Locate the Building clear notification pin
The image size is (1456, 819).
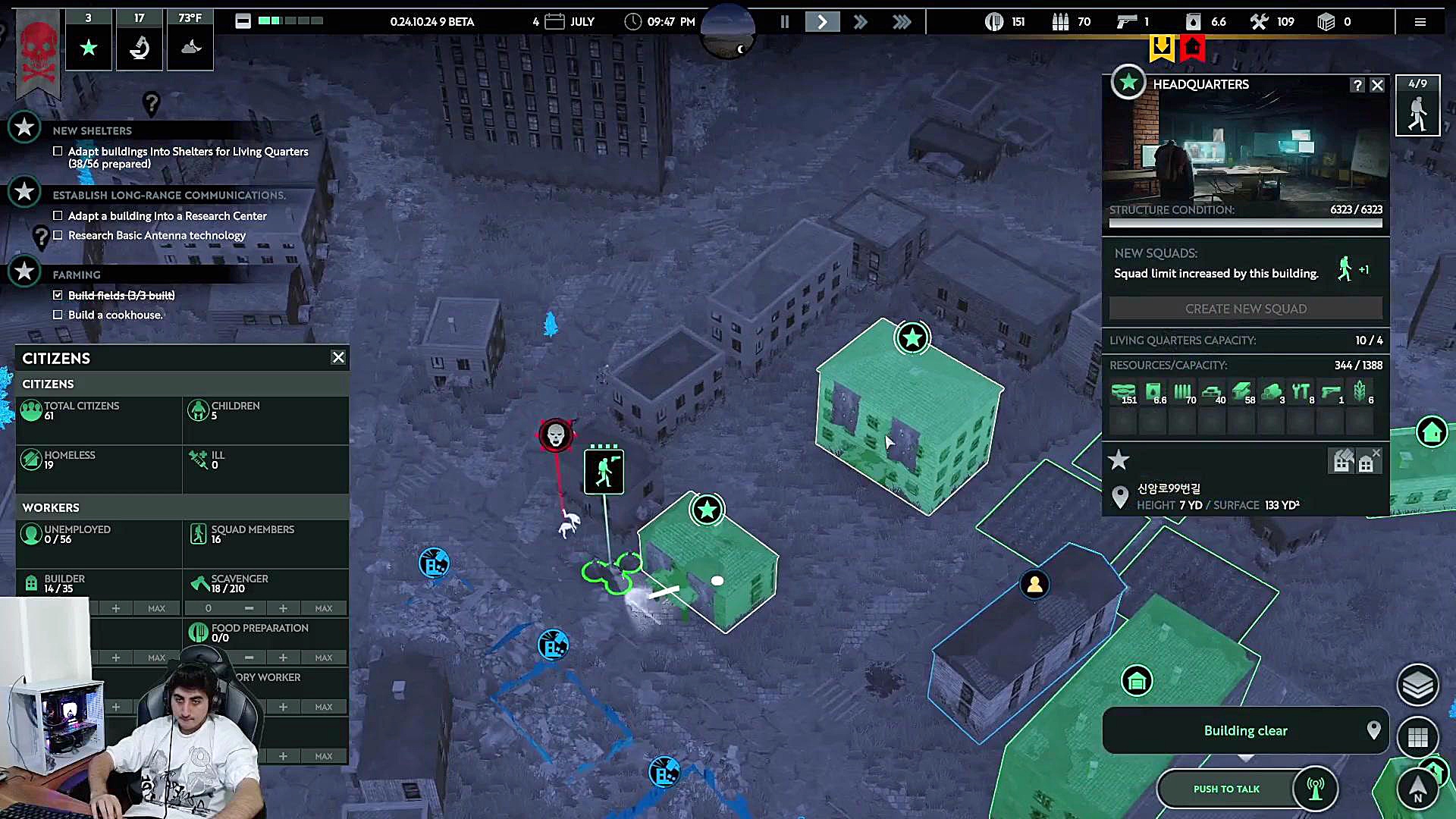[x=1373, y=730]
